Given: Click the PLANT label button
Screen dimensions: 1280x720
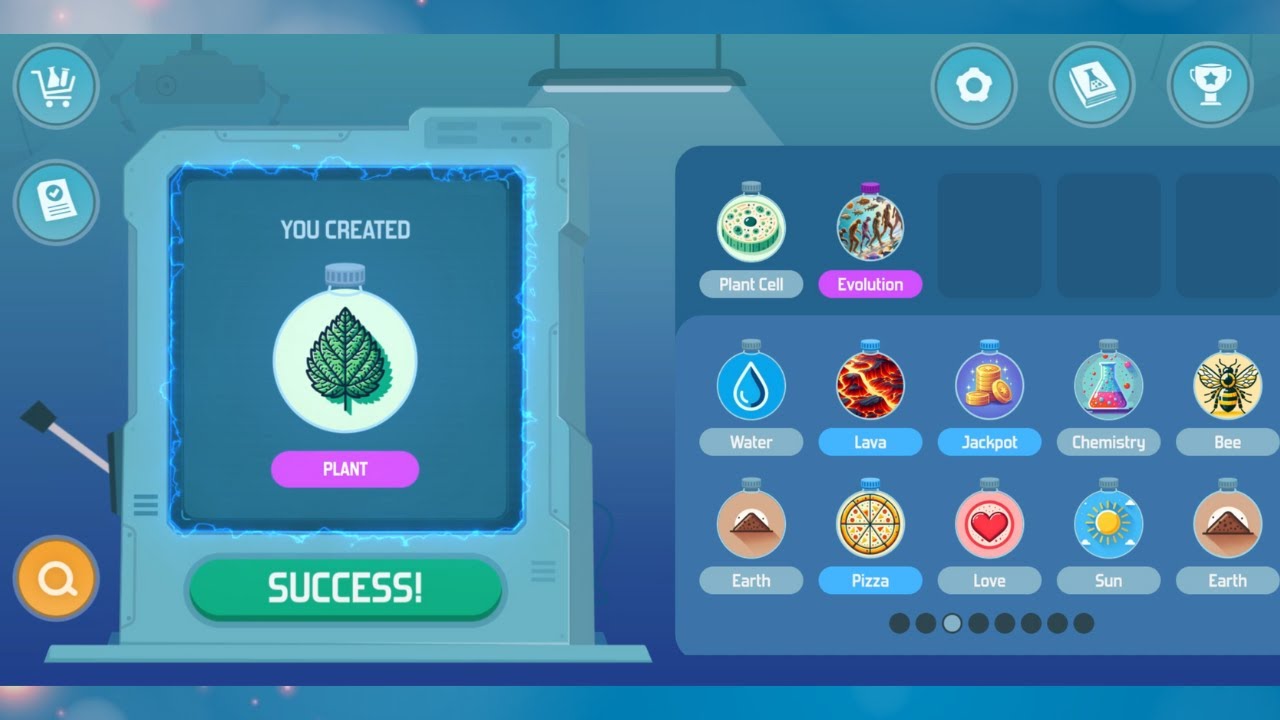Looking at the screenshot, I should (344, 469).
